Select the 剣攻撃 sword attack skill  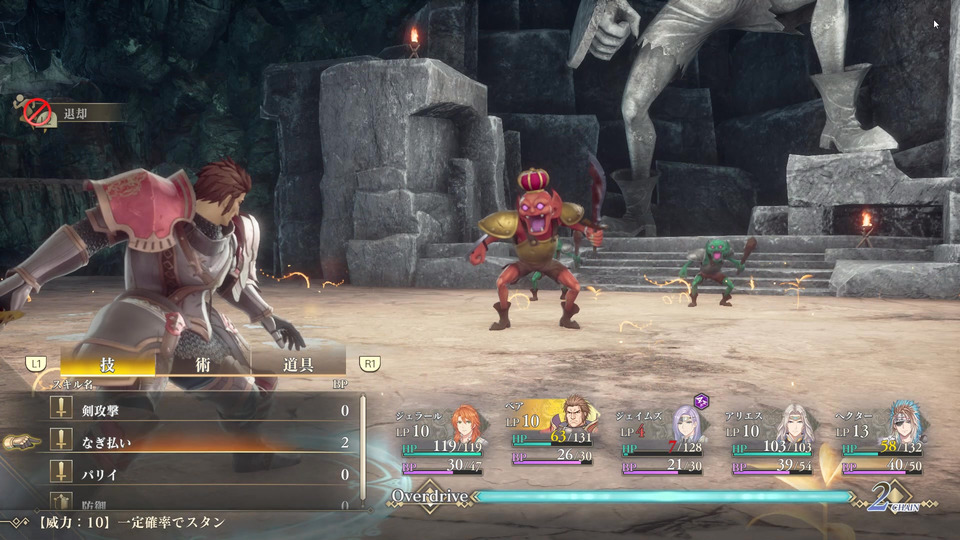[200, 410]
